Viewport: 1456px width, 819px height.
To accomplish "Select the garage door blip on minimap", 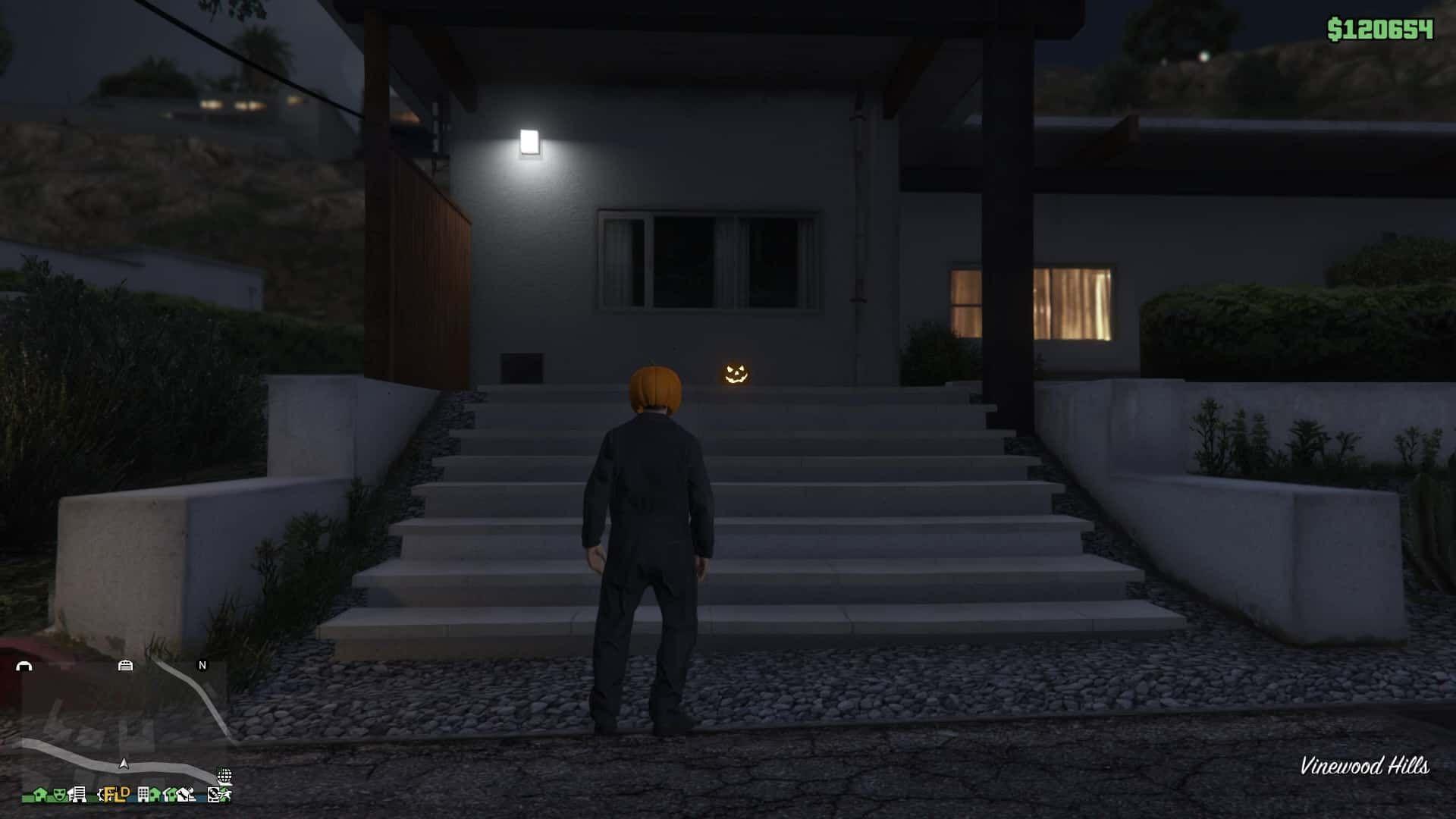I will [126, 665].
